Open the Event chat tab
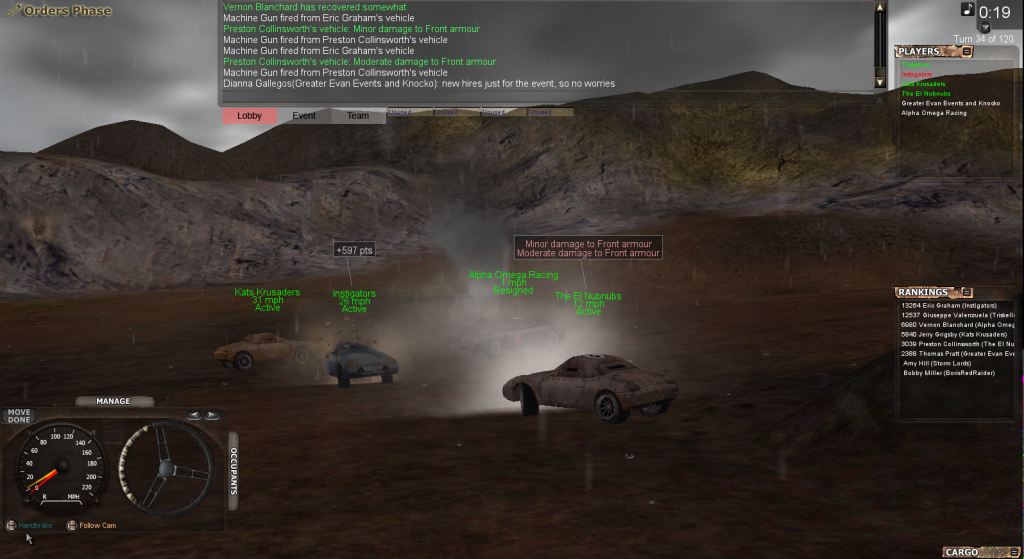This screenshot has width=1024, height=559. point(304,116)
